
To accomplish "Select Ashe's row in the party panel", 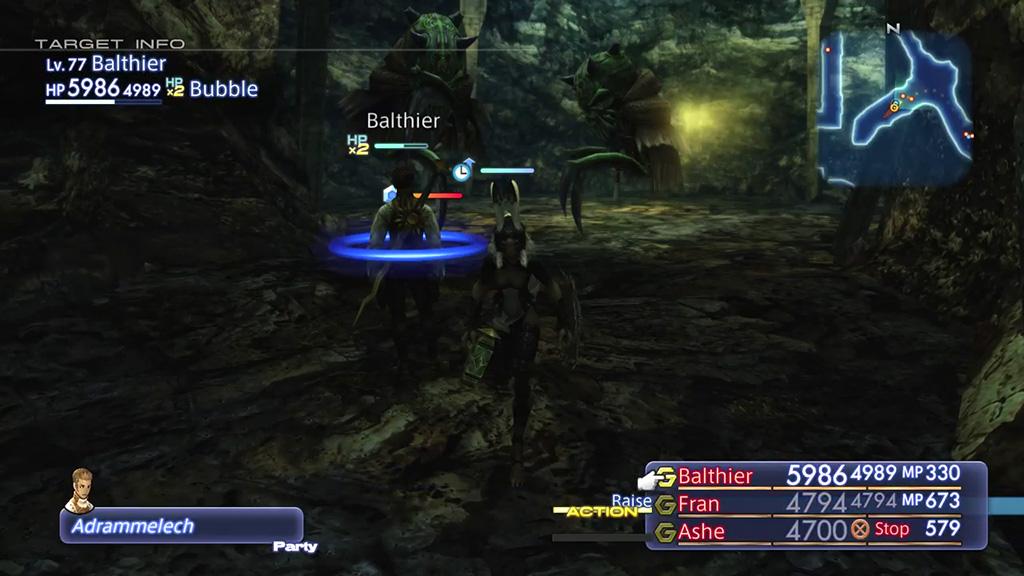I will pos(701,531).
